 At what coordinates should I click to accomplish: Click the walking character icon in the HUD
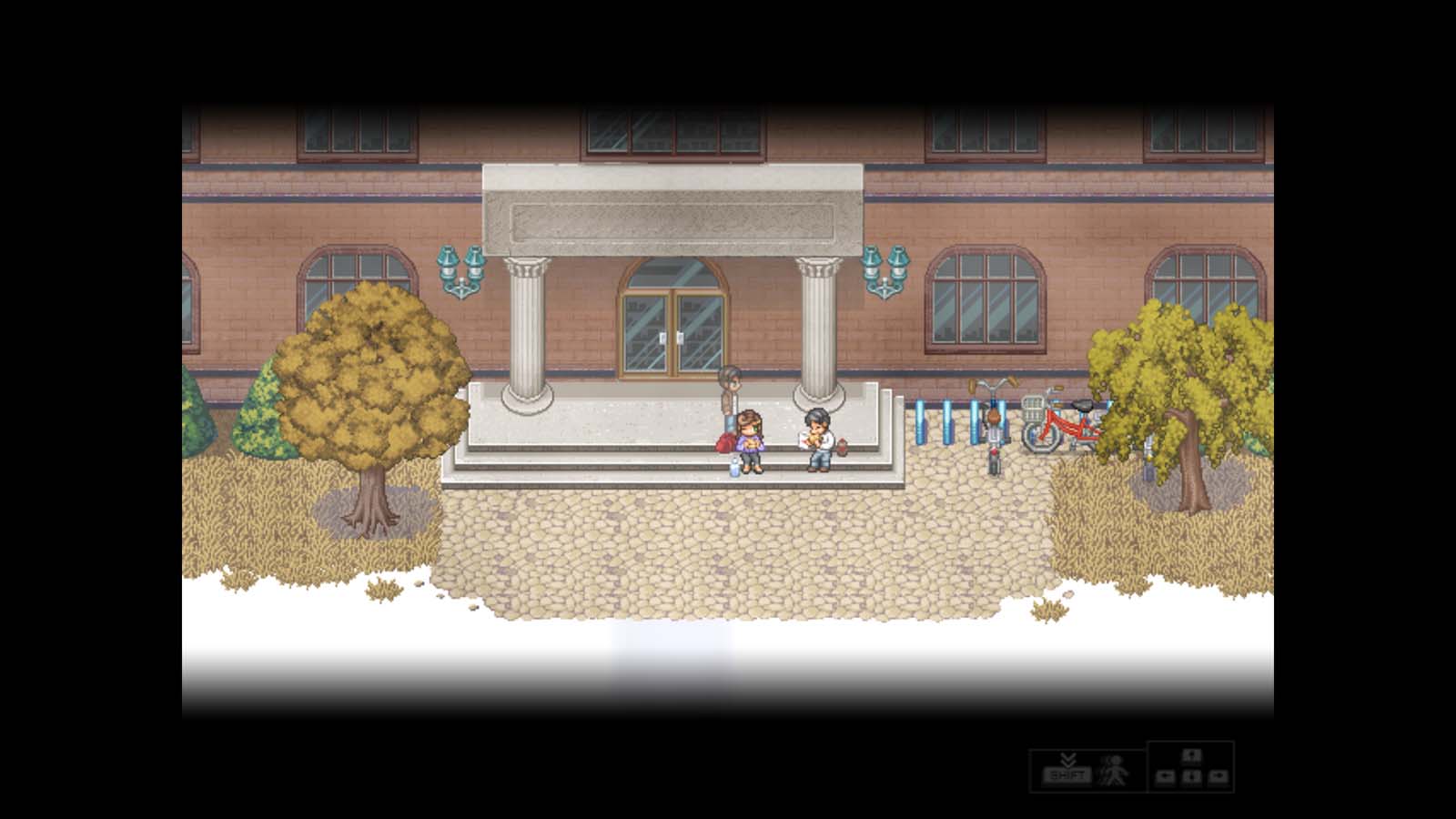[x=1112, y=772]
